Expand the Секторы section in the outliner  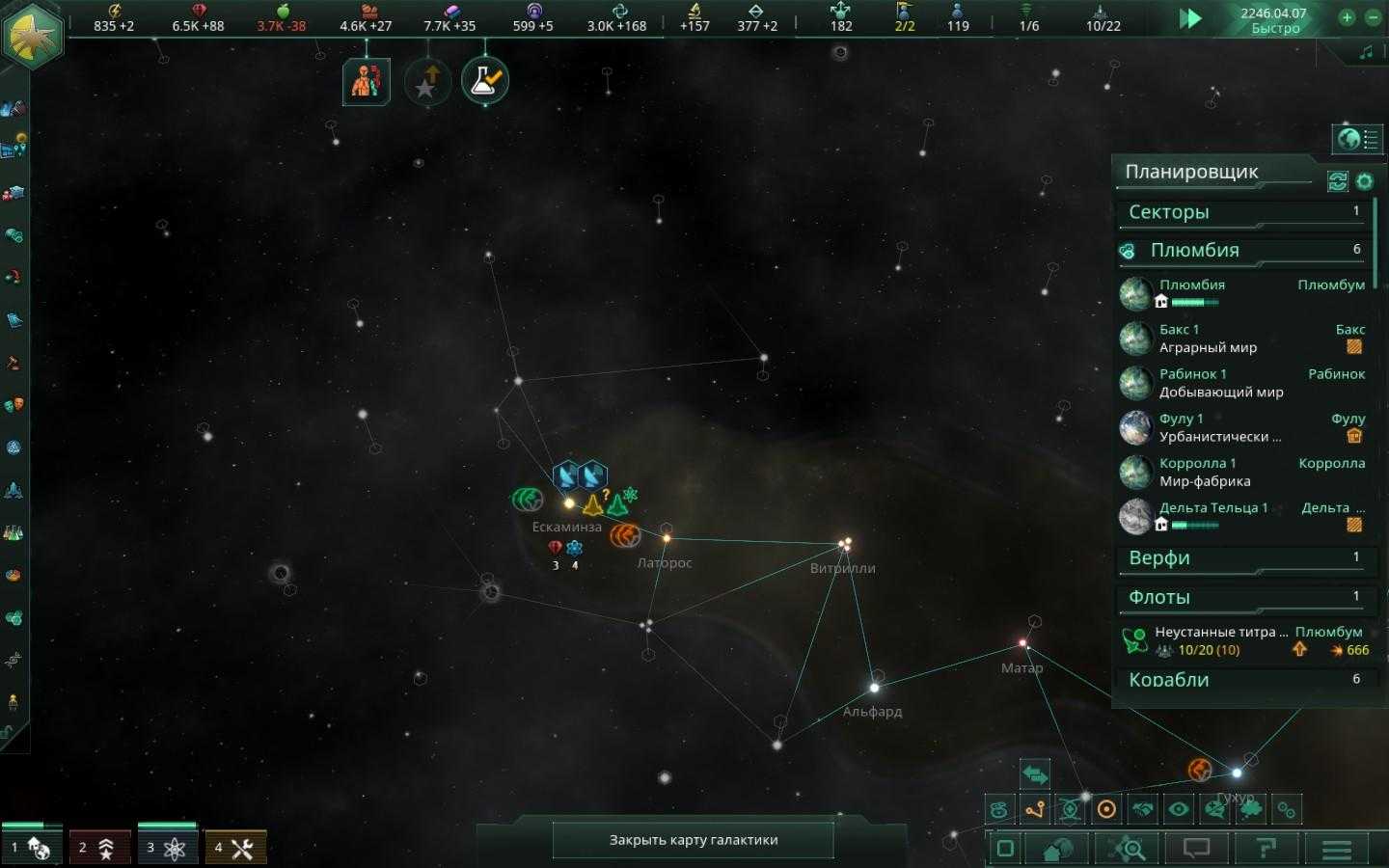1244,212
